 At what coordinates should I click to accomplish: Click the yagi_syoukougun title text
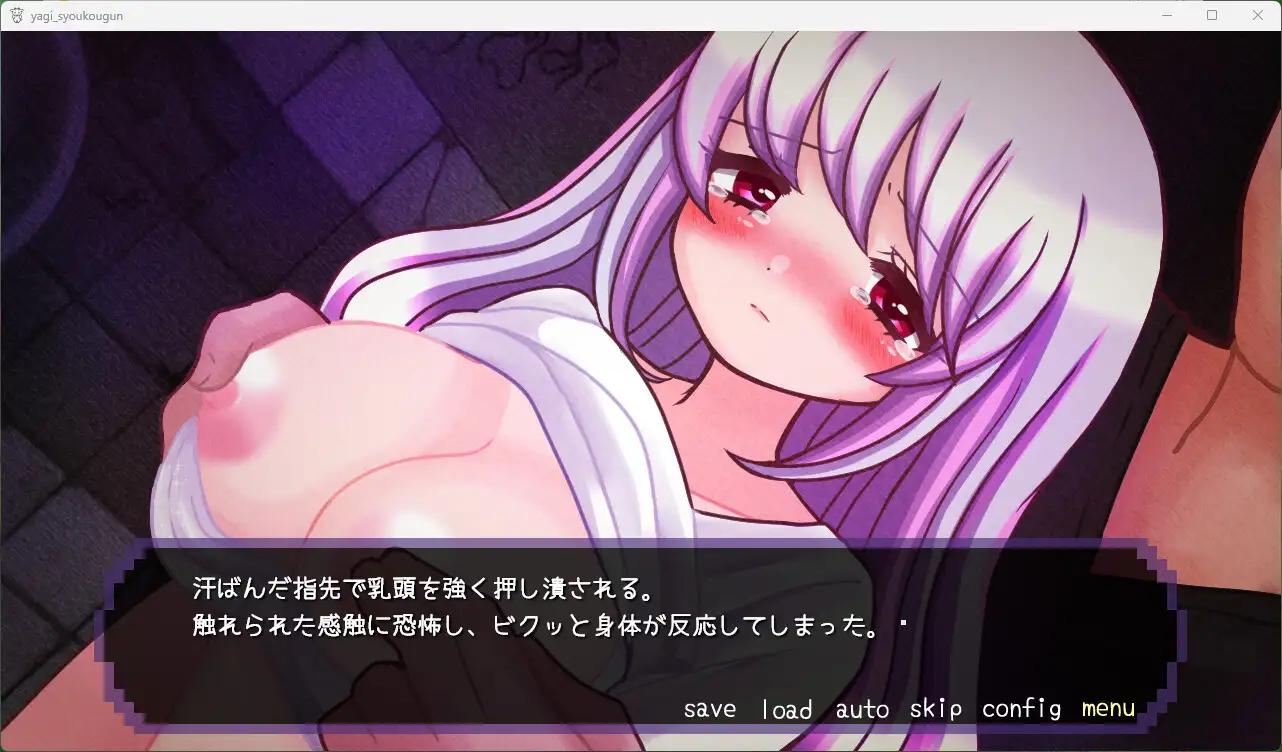coord(75,15)
